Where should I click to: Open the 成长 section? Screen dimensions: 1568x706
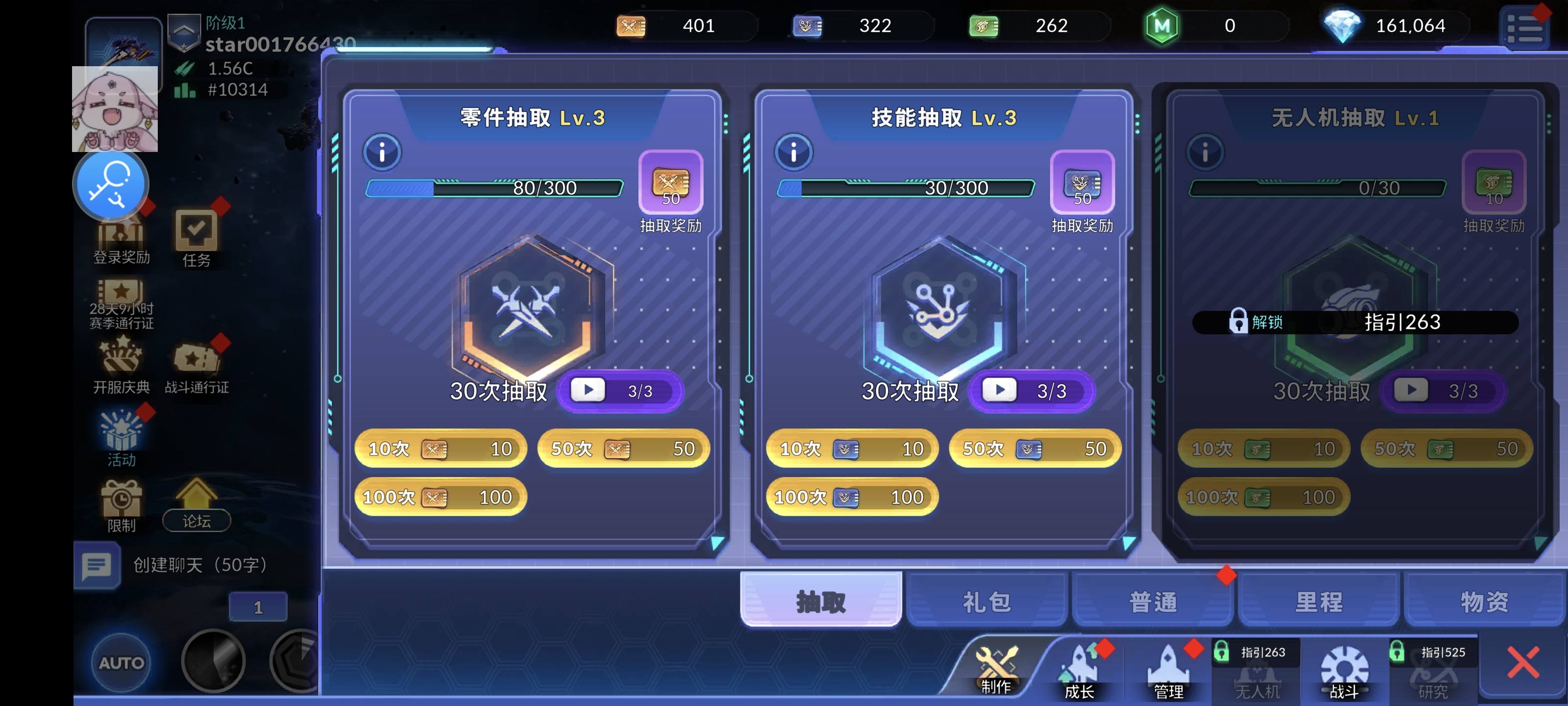coord(1079,670)
